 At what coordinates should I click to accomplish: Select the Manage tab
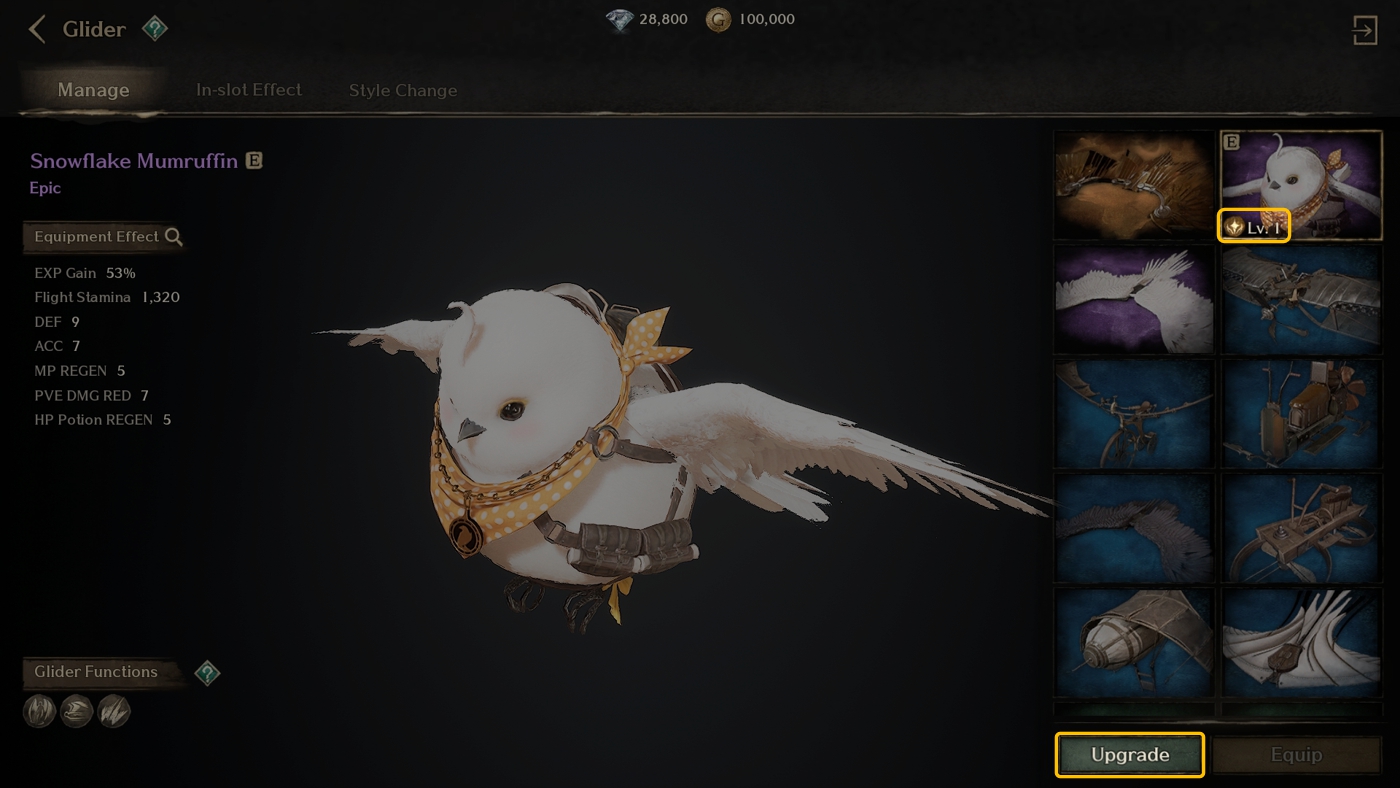[93, 90]
